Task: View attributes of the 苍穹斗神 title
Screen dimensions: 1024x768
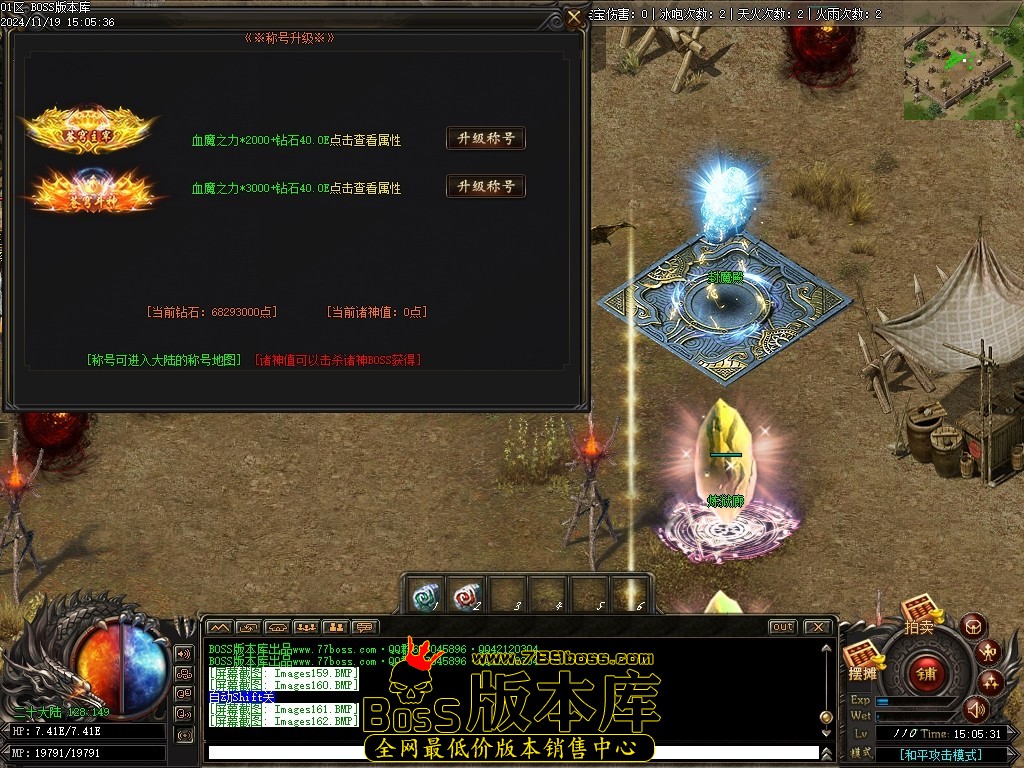Action: pyautogui.click(x=365, y=188)
